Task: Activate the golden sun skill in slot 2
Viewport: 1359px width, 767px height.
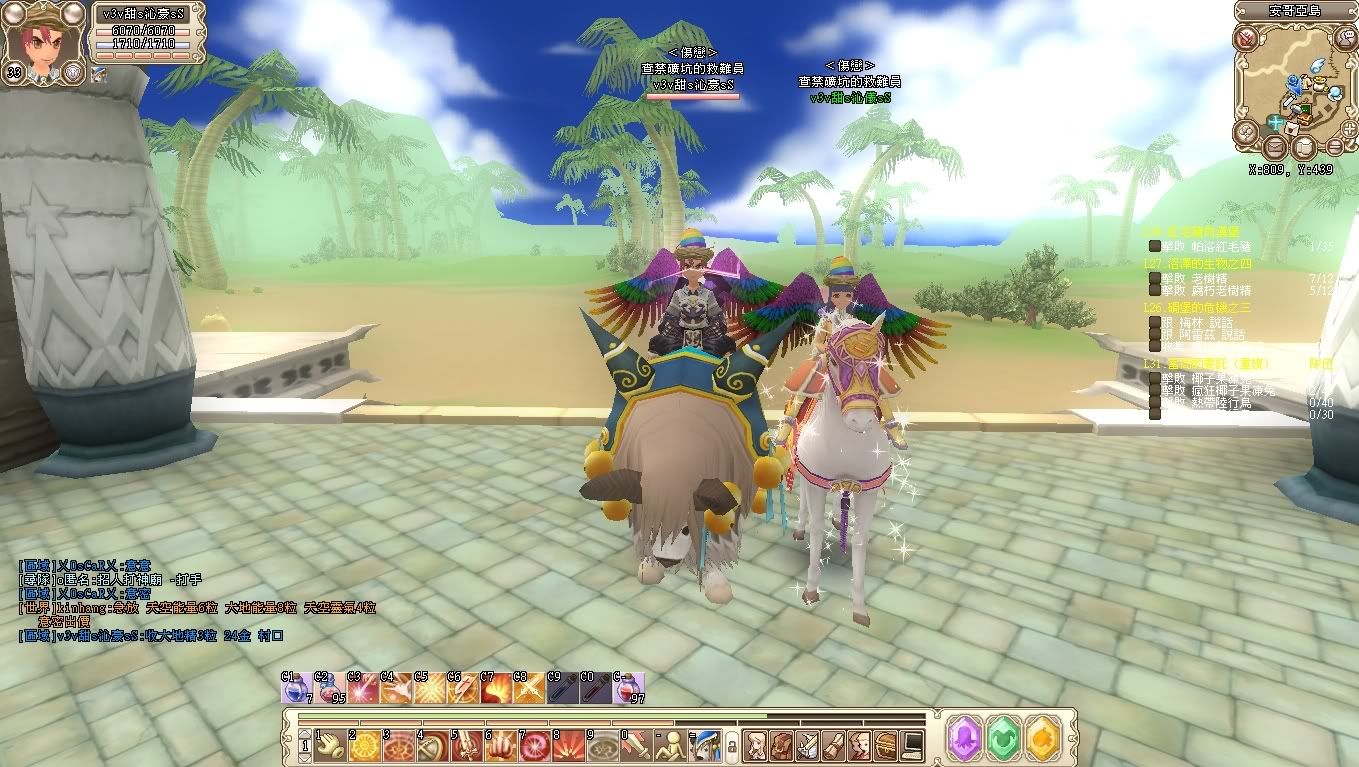Action: coord(365,745)
